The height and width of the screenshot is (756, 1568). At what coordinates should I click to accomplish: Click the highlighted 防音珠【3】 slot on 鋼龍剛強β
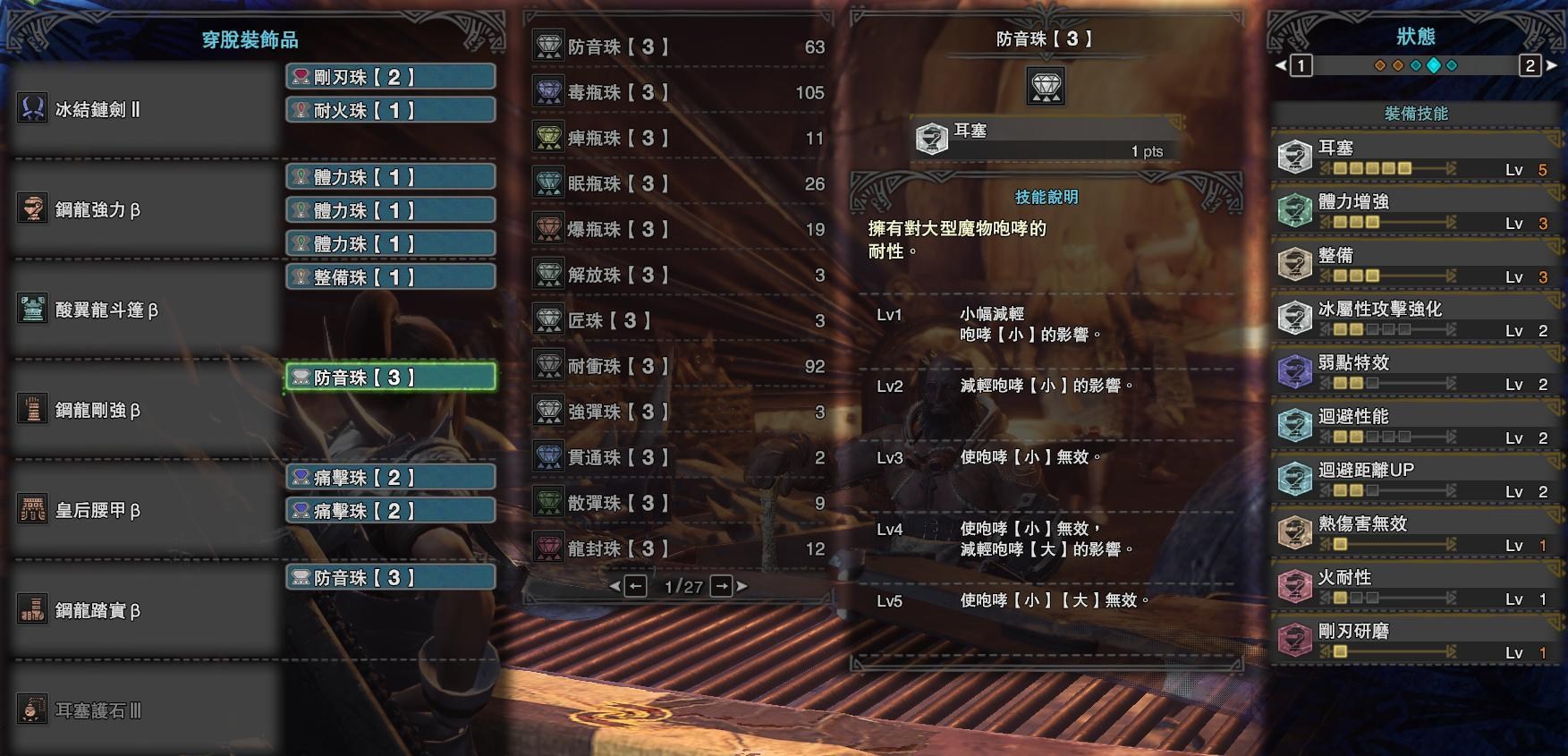(391, 378)
